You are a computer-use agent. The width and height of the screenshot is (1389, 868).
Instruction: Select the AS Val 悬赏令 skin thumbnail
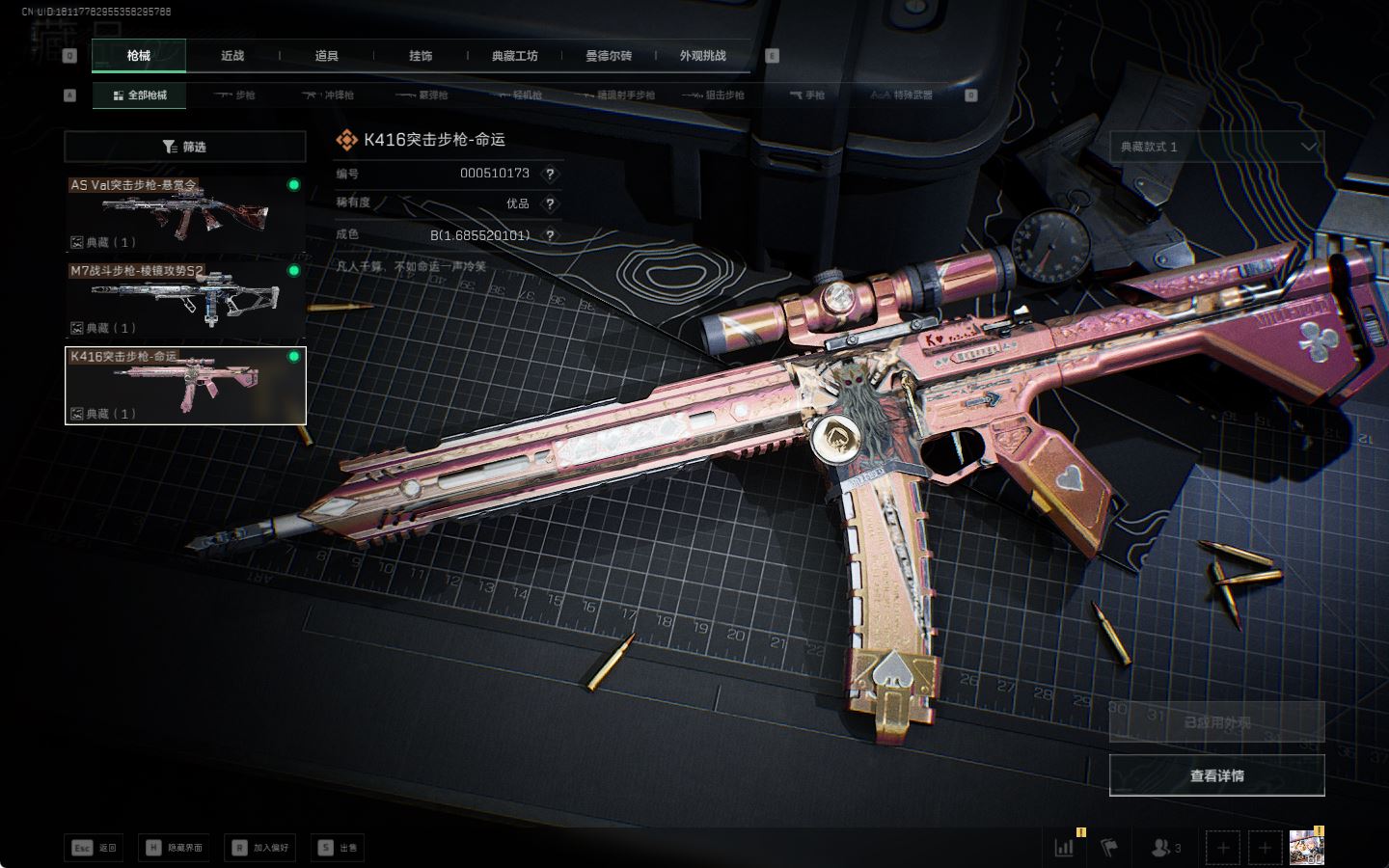pyautogui.click(x=185, y=214)
